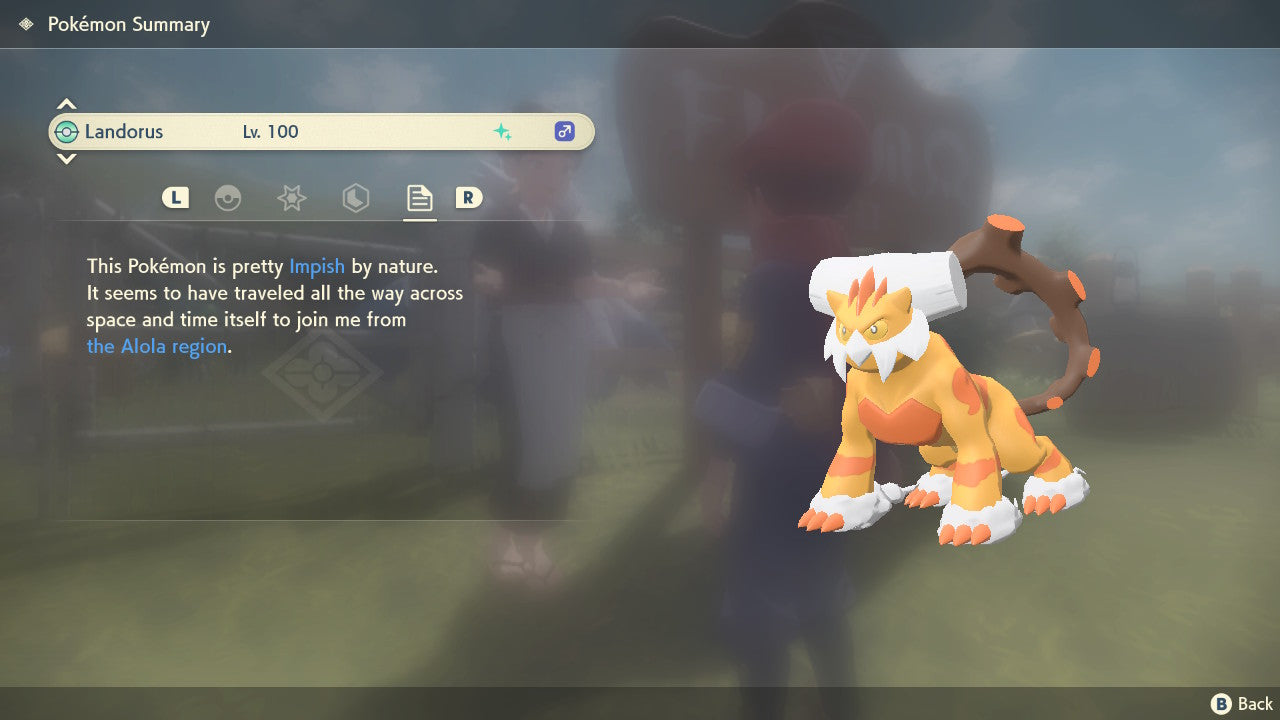The height and width of the screenshot is (720, 1280).
Task: Click the Impish nature link
Action: [317, 266]
